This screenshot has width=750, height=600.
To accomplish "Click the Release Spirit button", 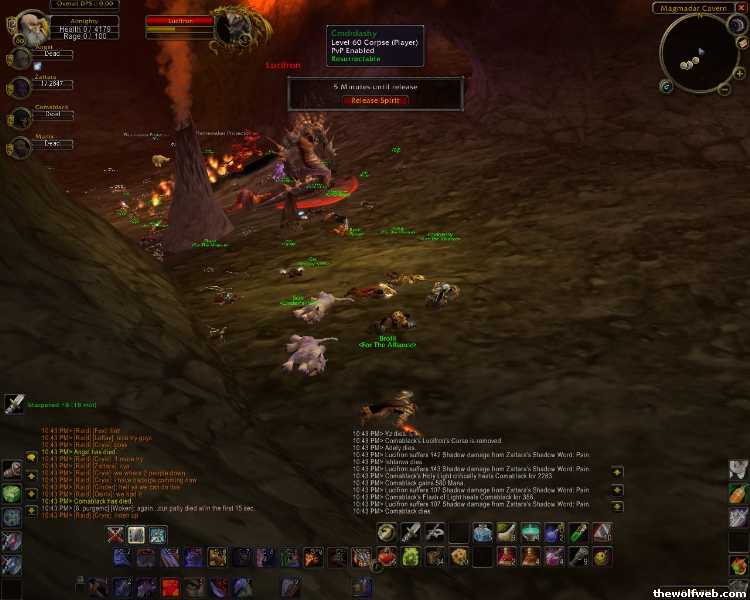I will point(375,100).
